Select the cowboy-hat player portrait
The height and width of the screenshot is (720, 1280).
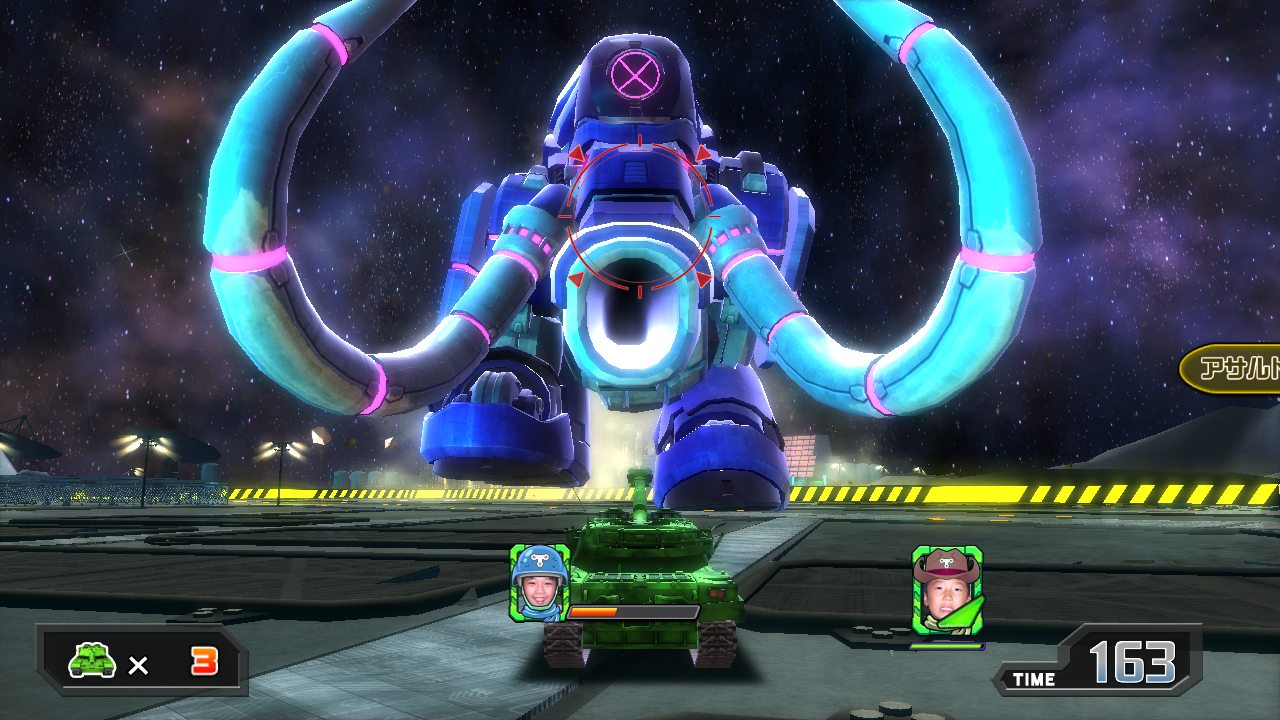coord(947,591)
